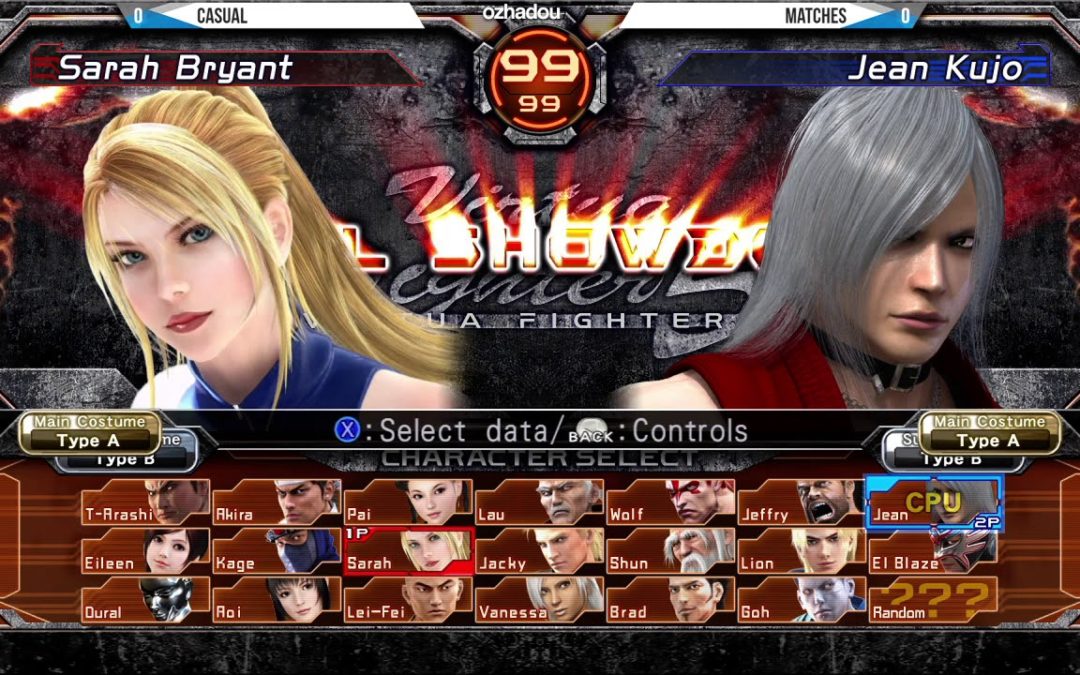Pick the Lei-Fei character tile
Image resolution: width=1080 pixels, height=675 pixels.
(408, 601)
